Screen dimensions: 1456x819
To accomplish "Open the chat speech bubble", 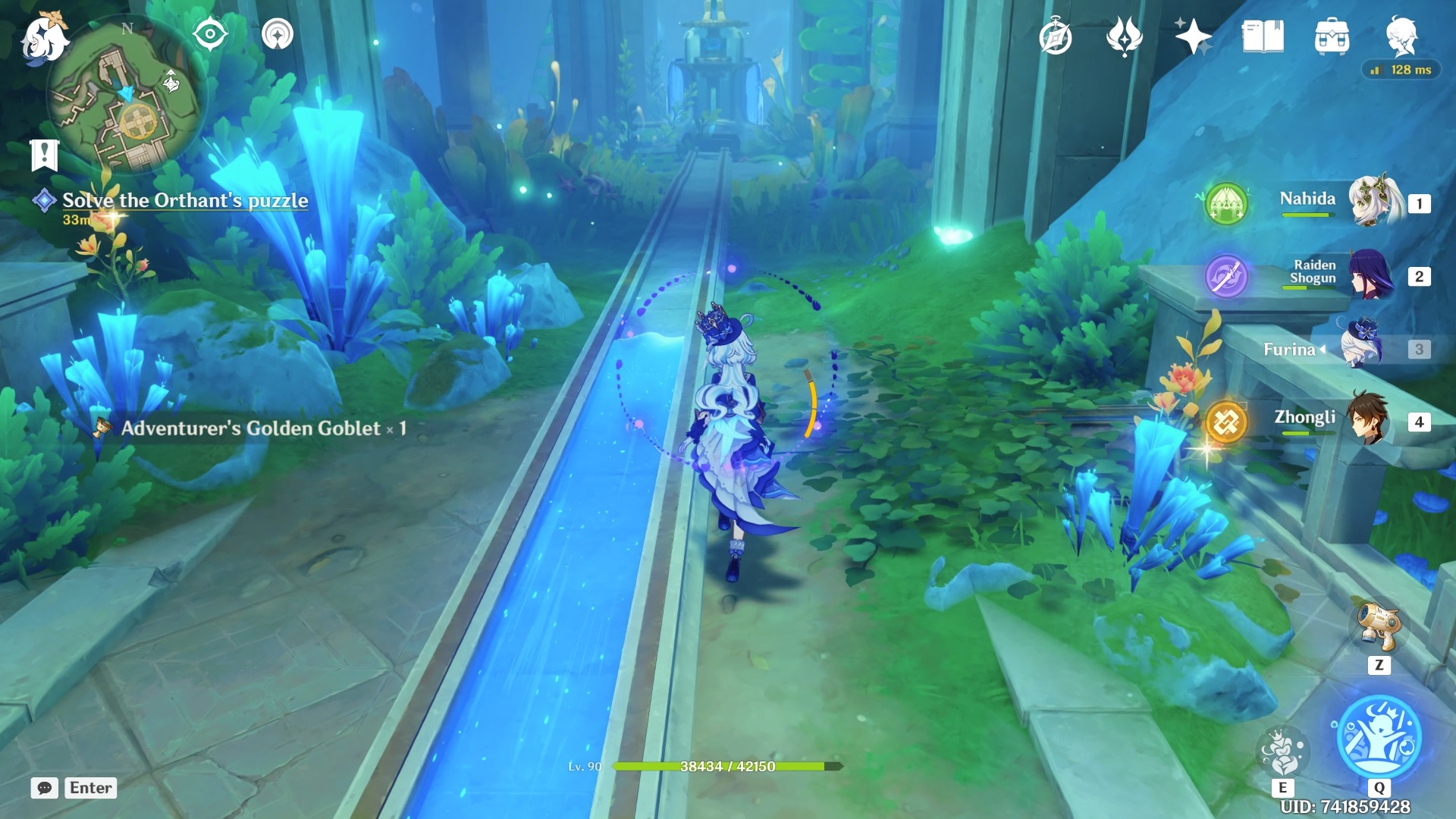I will [x=44, y=788].
